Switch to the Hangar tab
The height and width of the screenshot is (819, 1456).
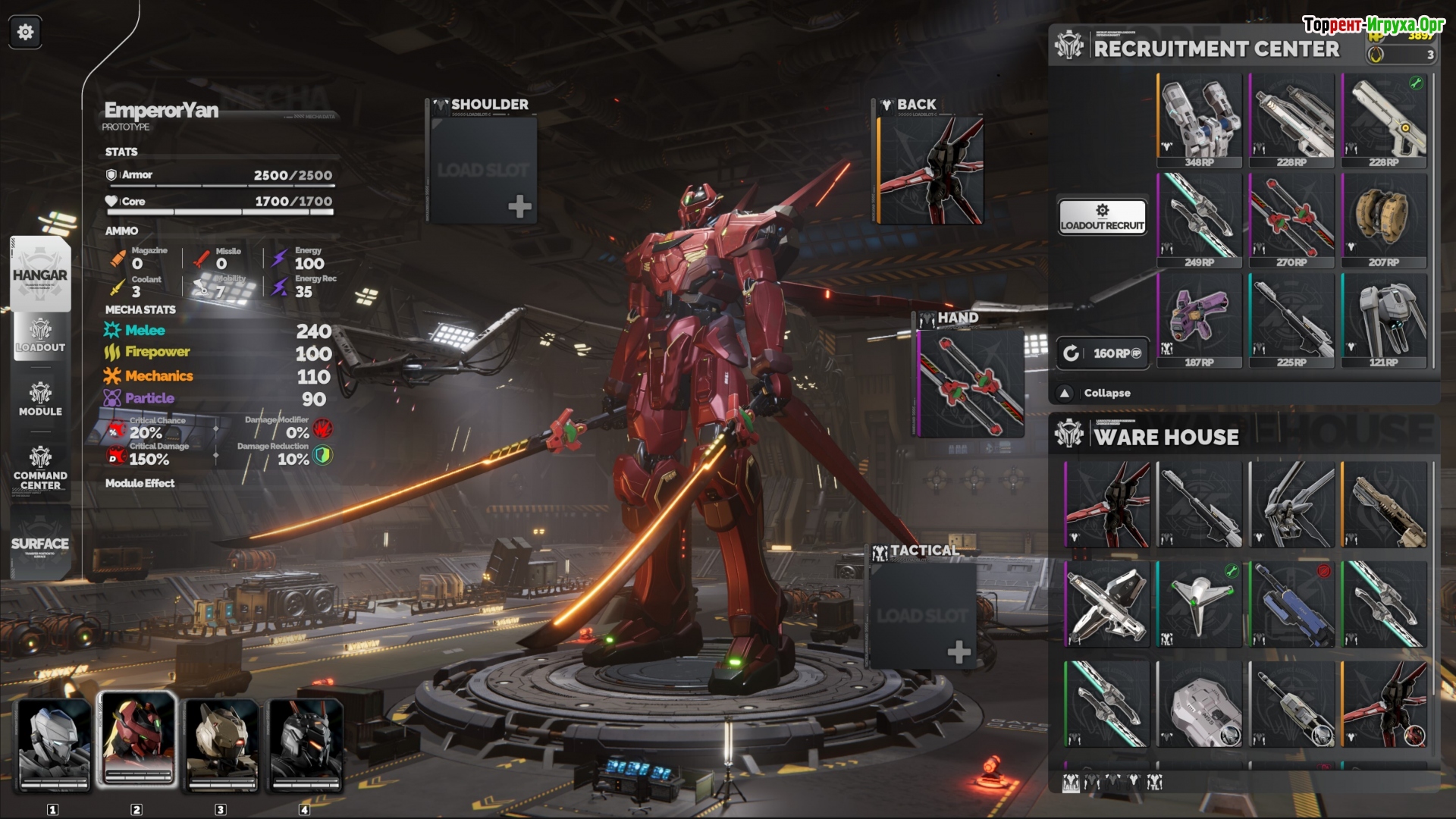[x=40, y=275]
